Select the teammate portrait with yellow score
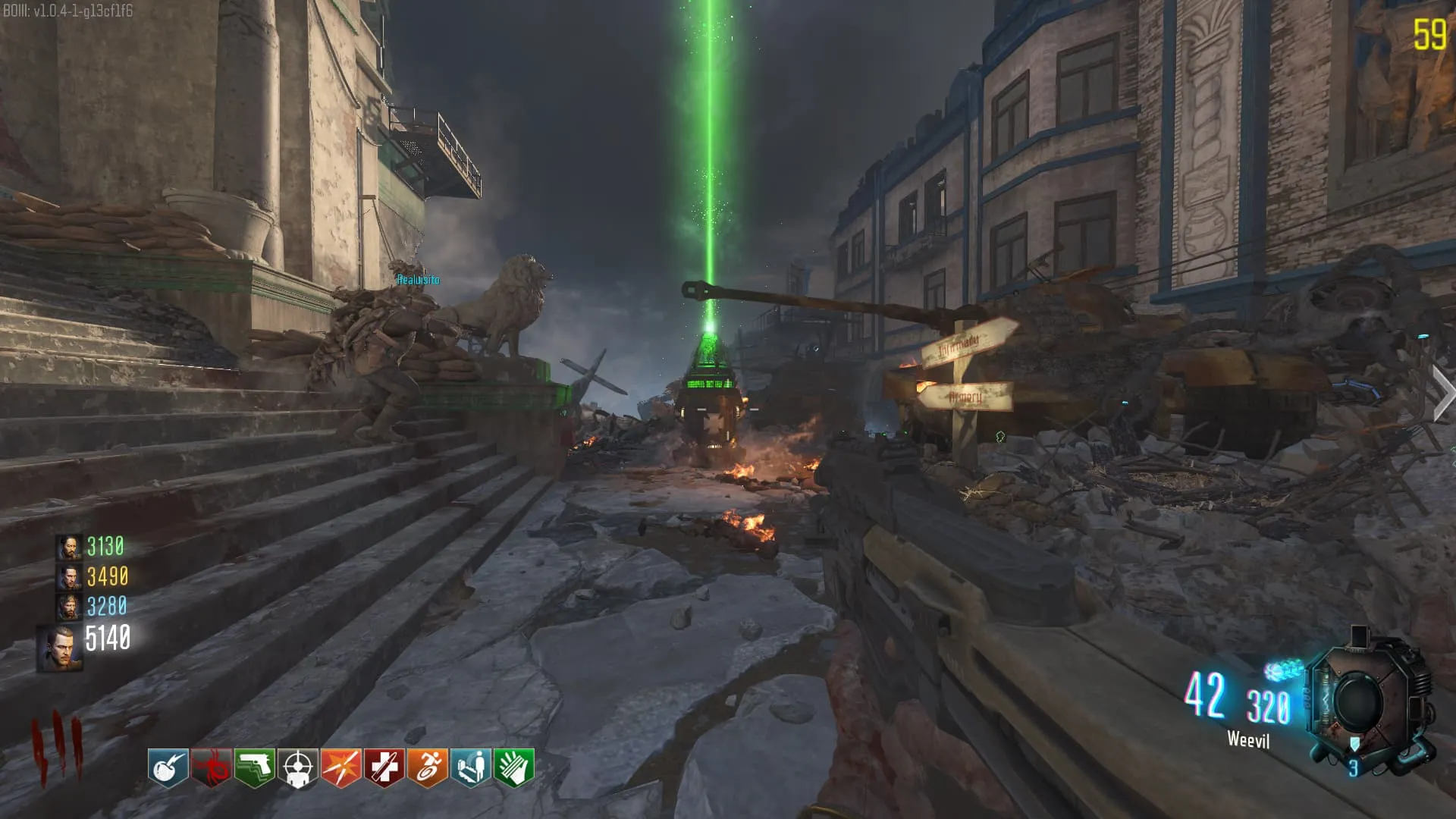 69,577
